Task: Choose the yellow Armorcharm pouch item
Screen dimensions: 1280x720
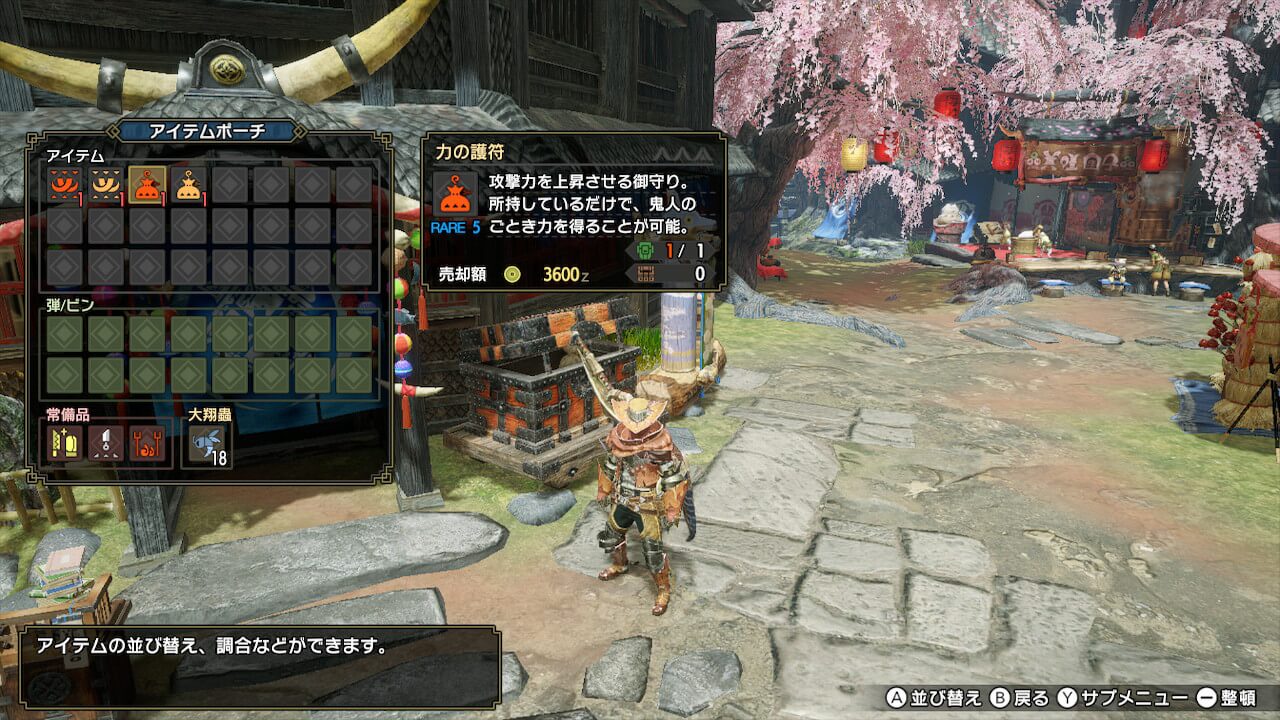Action: coord(188,185)
